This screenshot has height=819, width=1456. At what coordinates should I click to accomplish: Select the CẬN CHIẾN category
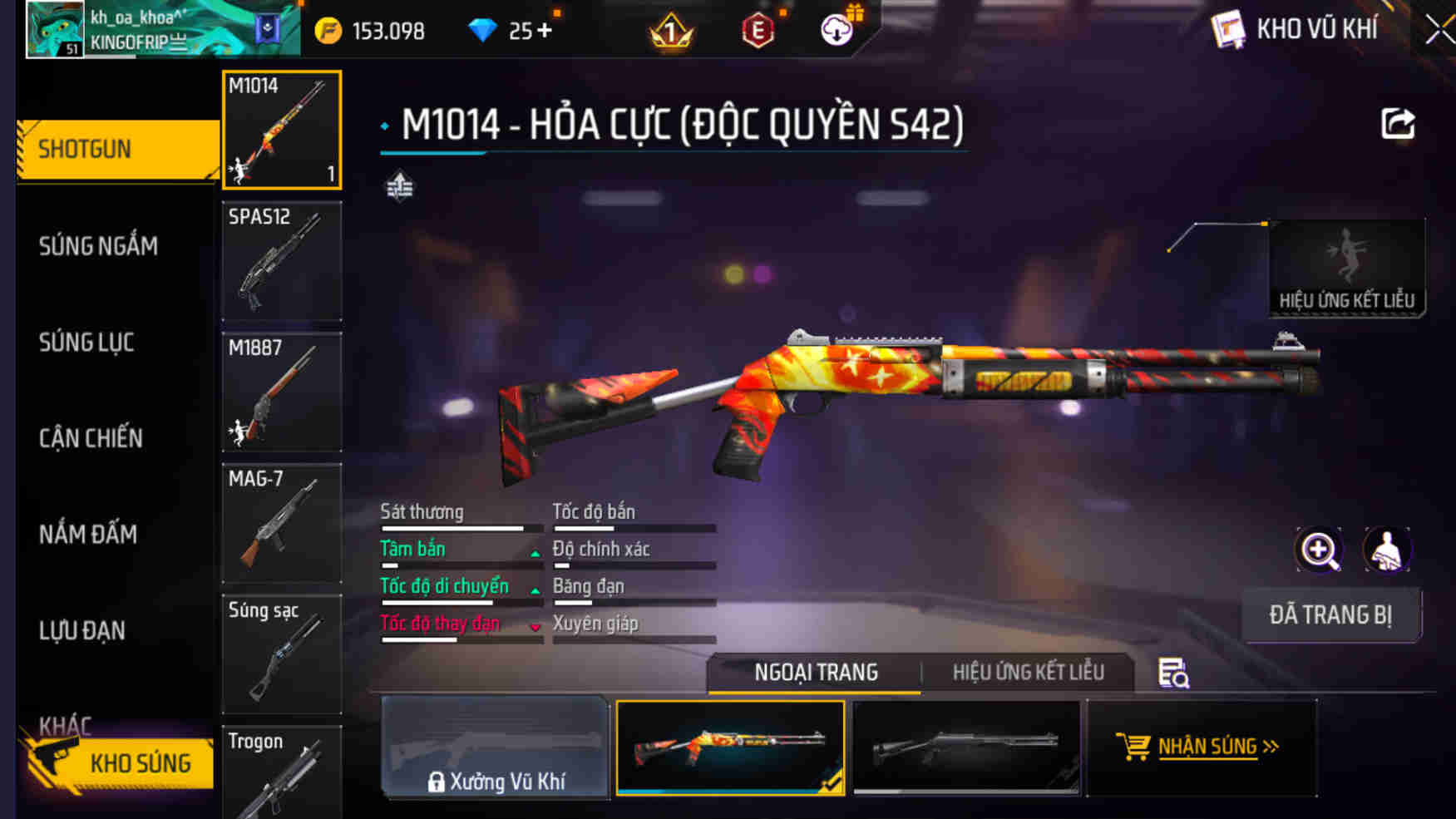click(x=90, y=438)
